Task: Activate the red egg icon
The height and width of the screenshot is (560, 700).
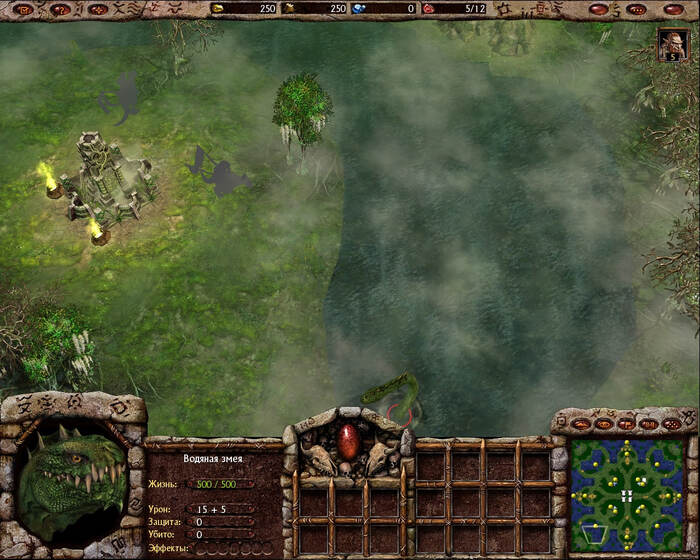Action: pyautogui.click(x=348, y=440)
